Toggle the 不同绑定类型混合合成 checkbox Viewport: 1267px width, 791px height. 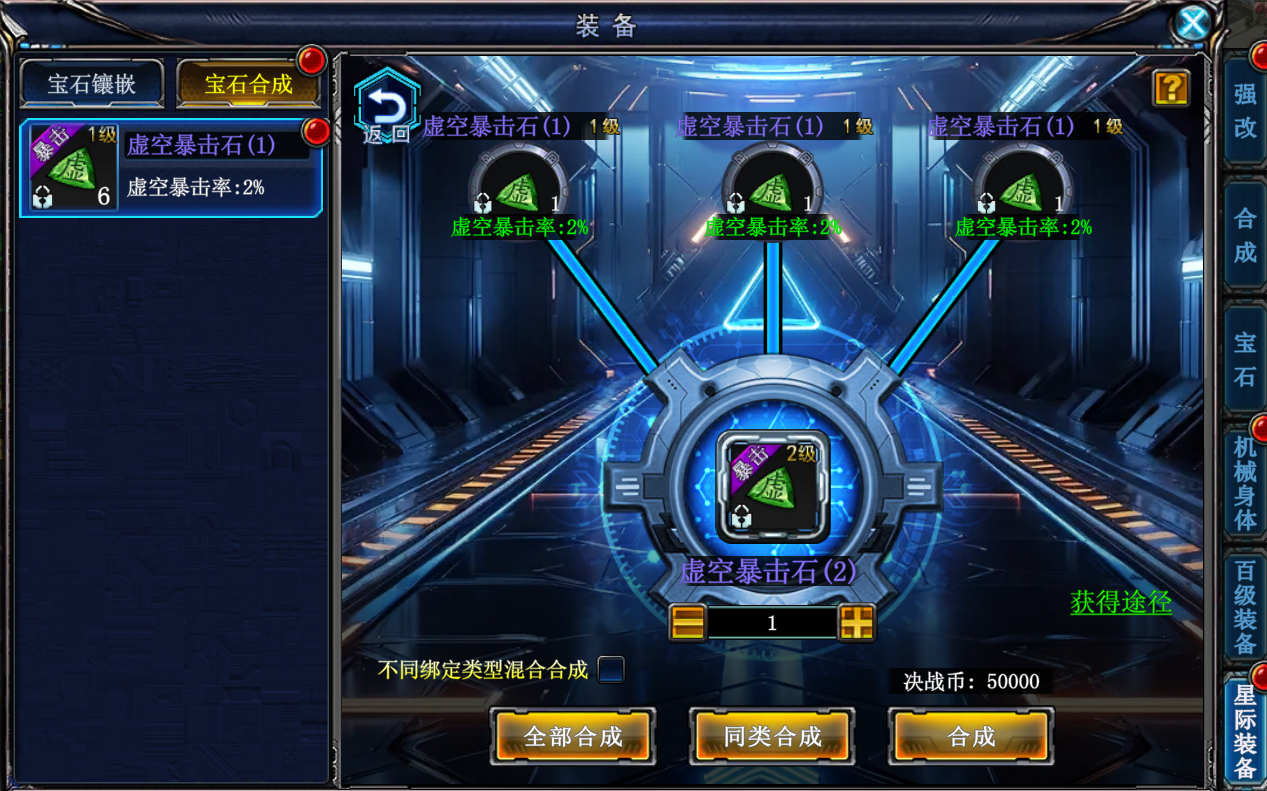coord(611,670)
